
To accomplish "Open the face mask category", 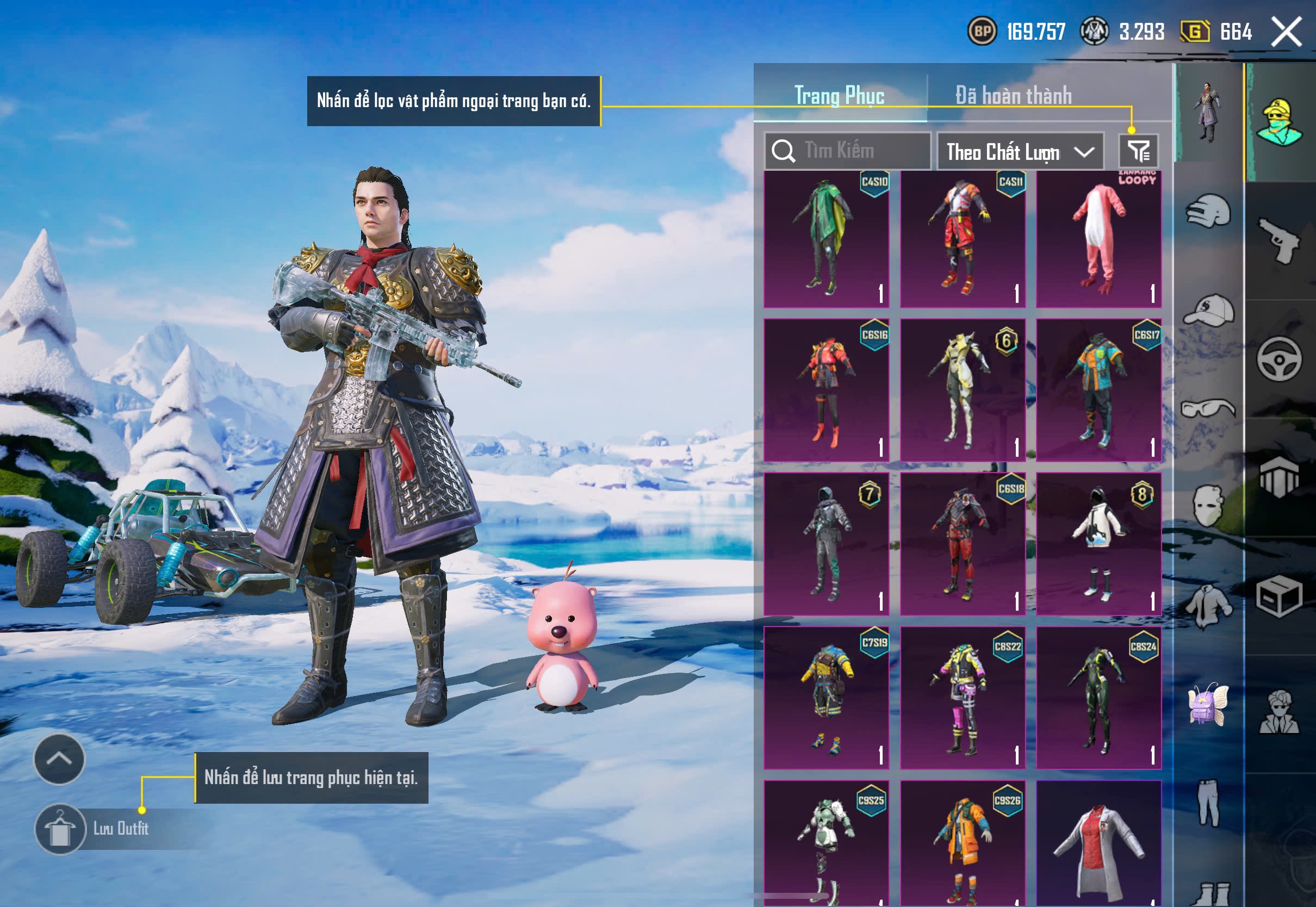I will tap(1209, 506).
